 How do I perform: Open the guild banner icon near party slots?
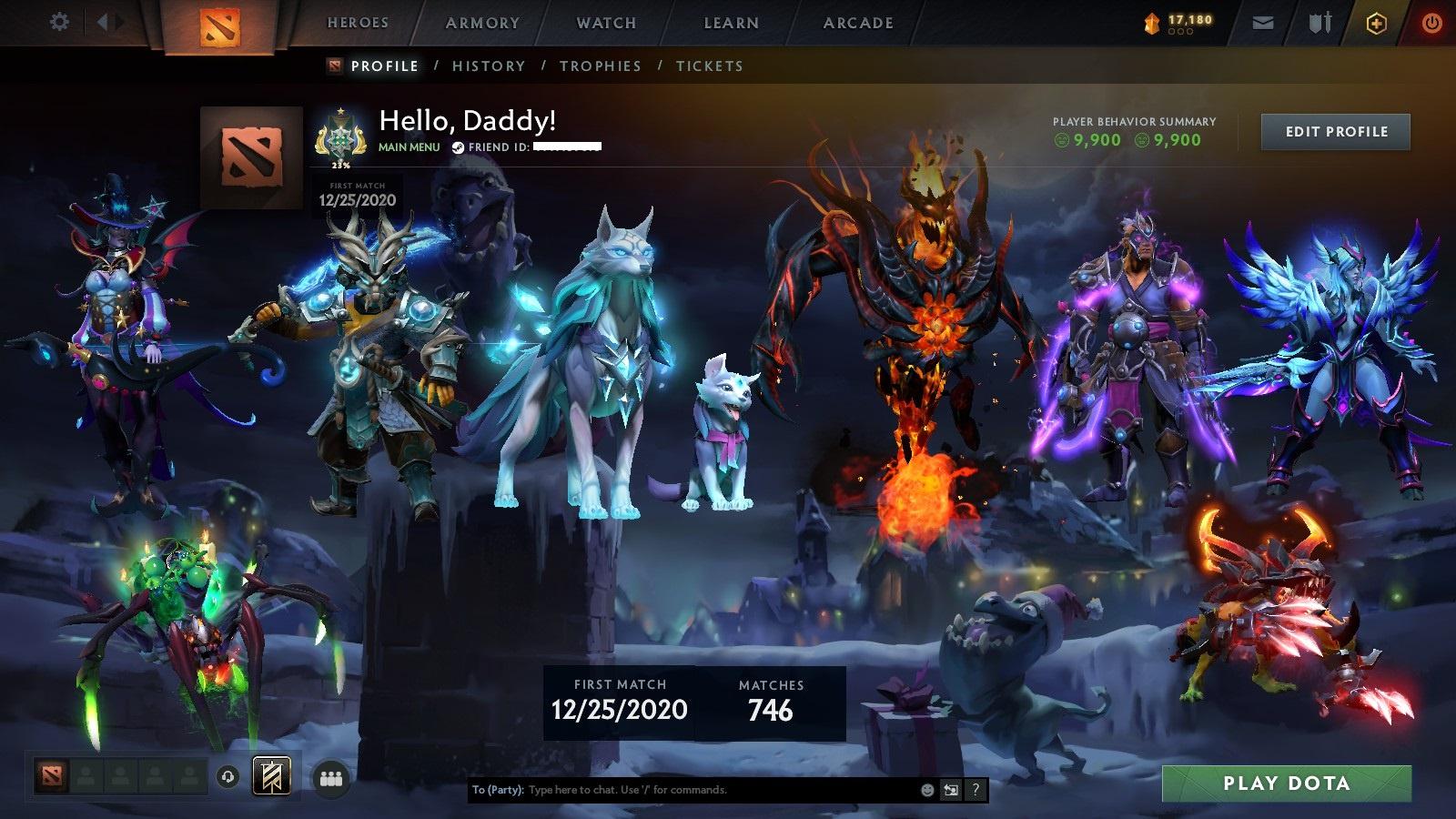tap(272, 778)
